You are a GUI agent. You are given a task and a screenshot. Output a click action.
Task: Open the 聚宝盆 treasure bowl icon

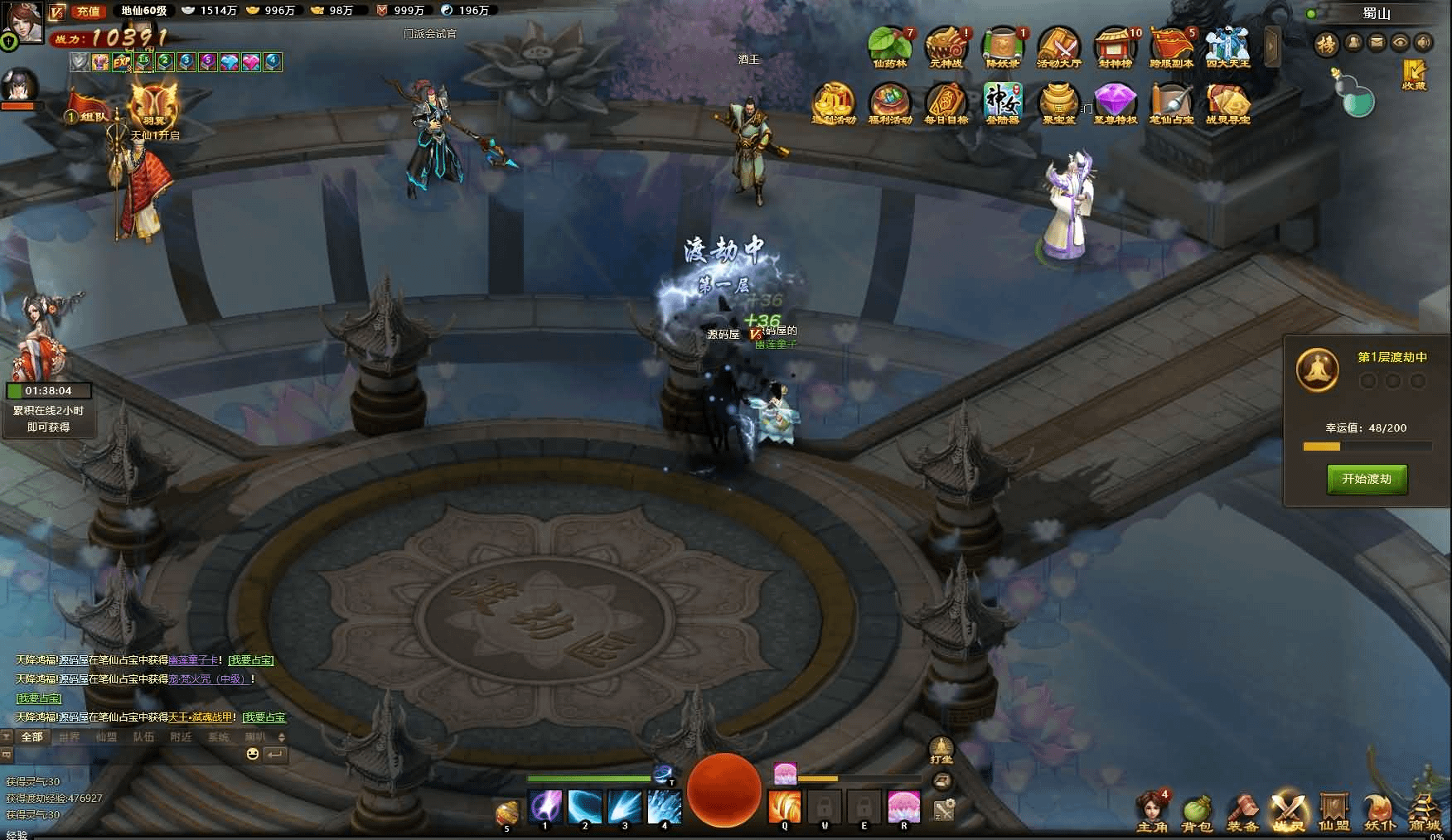click(x=1058, y=103)
